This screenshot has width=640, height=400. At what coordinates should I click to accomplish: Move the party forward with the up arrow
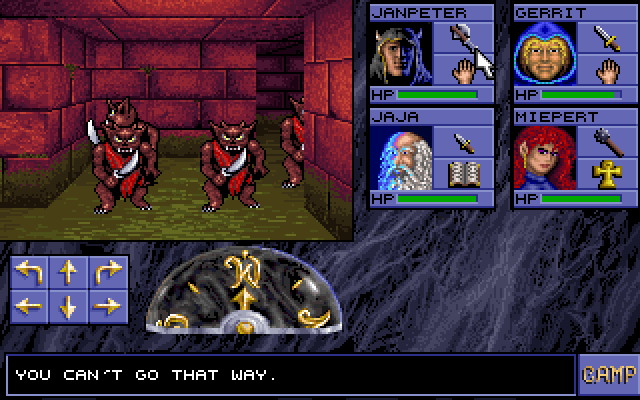68,272
